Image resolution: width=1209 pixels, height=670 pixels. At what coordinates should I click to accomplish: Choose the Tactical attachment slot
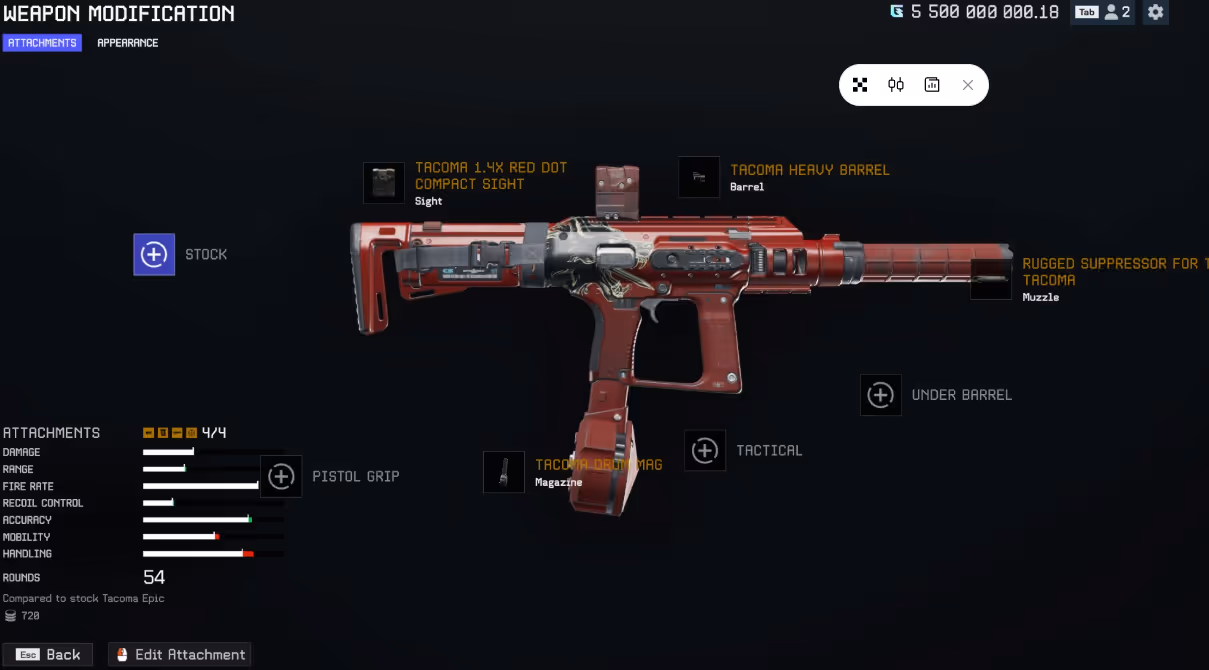pyautogui.click(x=705, y=450)
